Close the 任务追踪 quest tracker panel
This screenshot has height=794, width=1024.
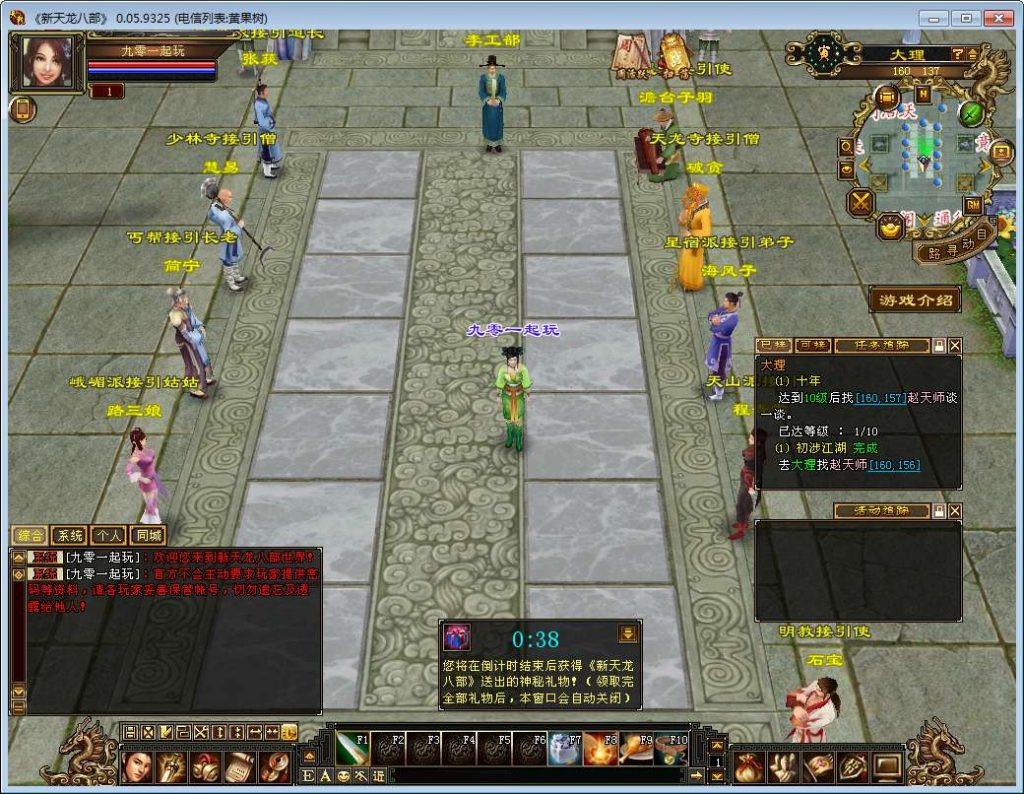click(955, 345)
